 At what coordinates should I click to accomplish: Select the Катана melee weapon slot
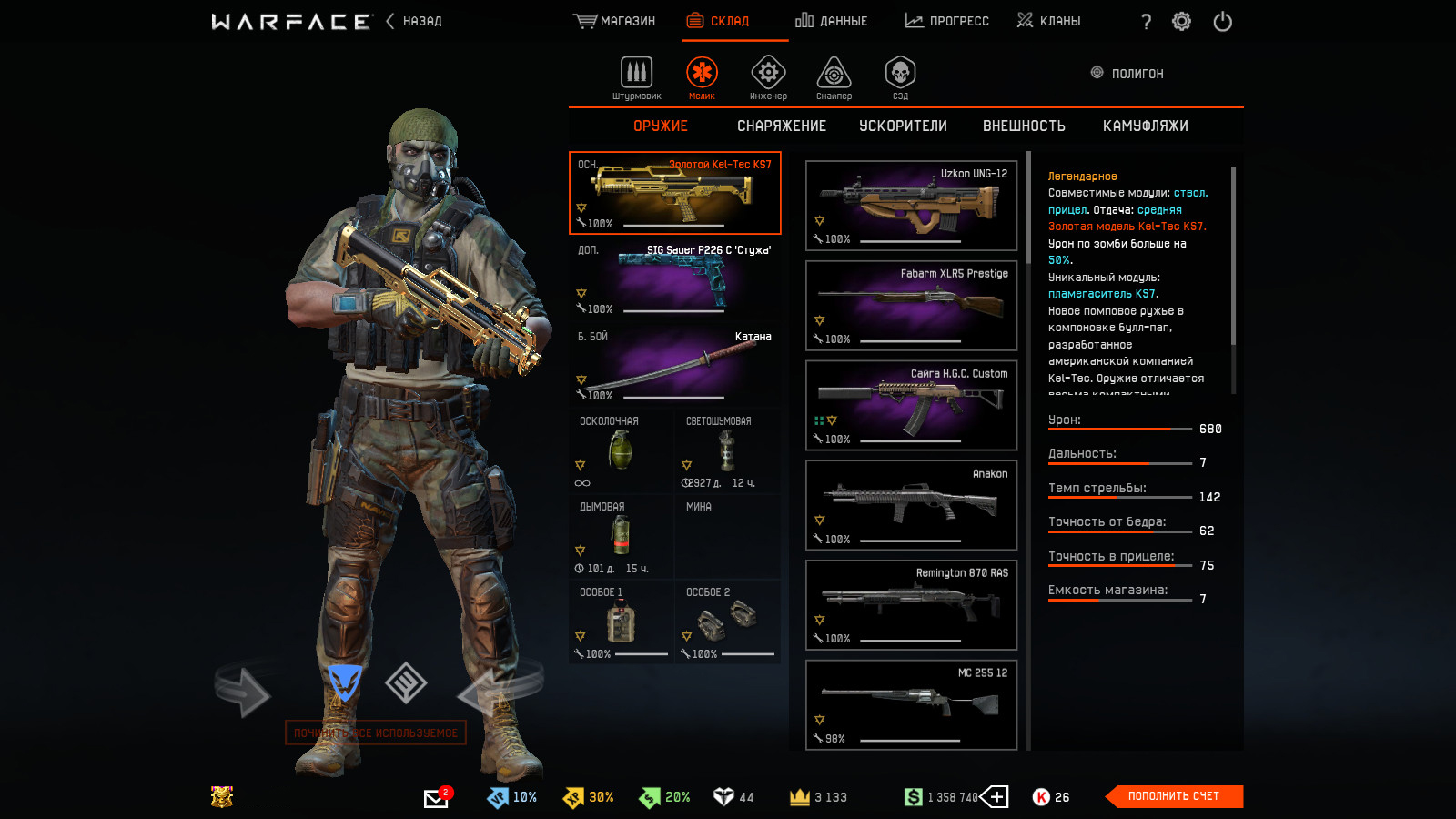(x=674, y=365)
